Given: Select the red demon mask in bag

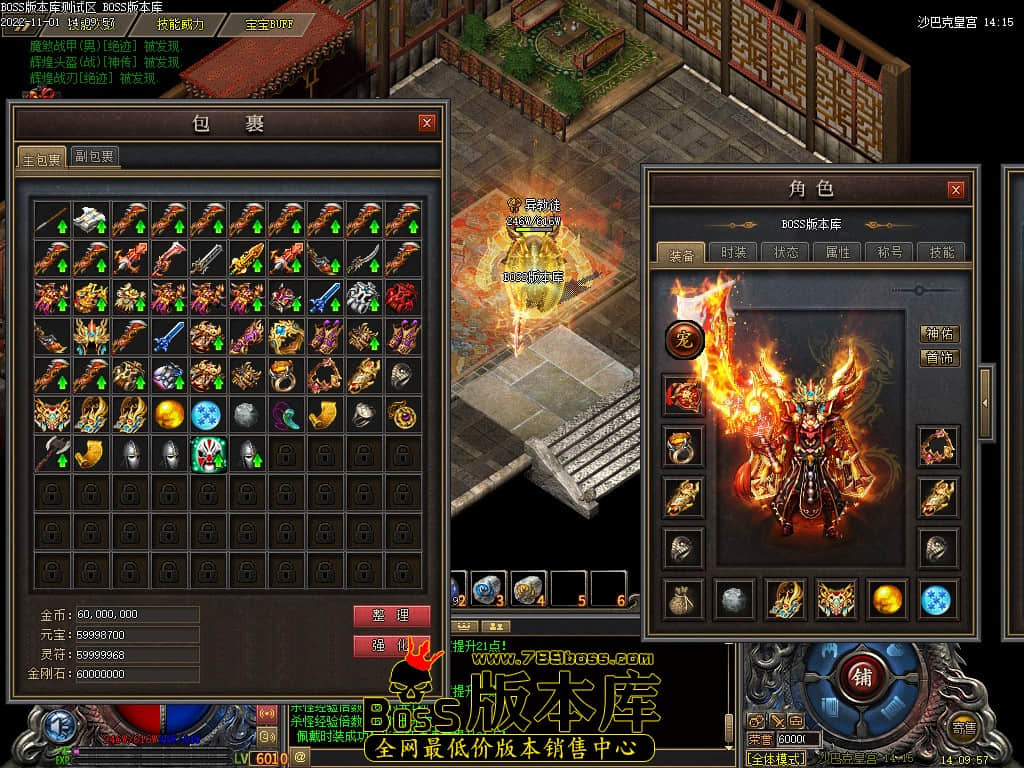Looking at the screenshot, I should pos(404,297).
